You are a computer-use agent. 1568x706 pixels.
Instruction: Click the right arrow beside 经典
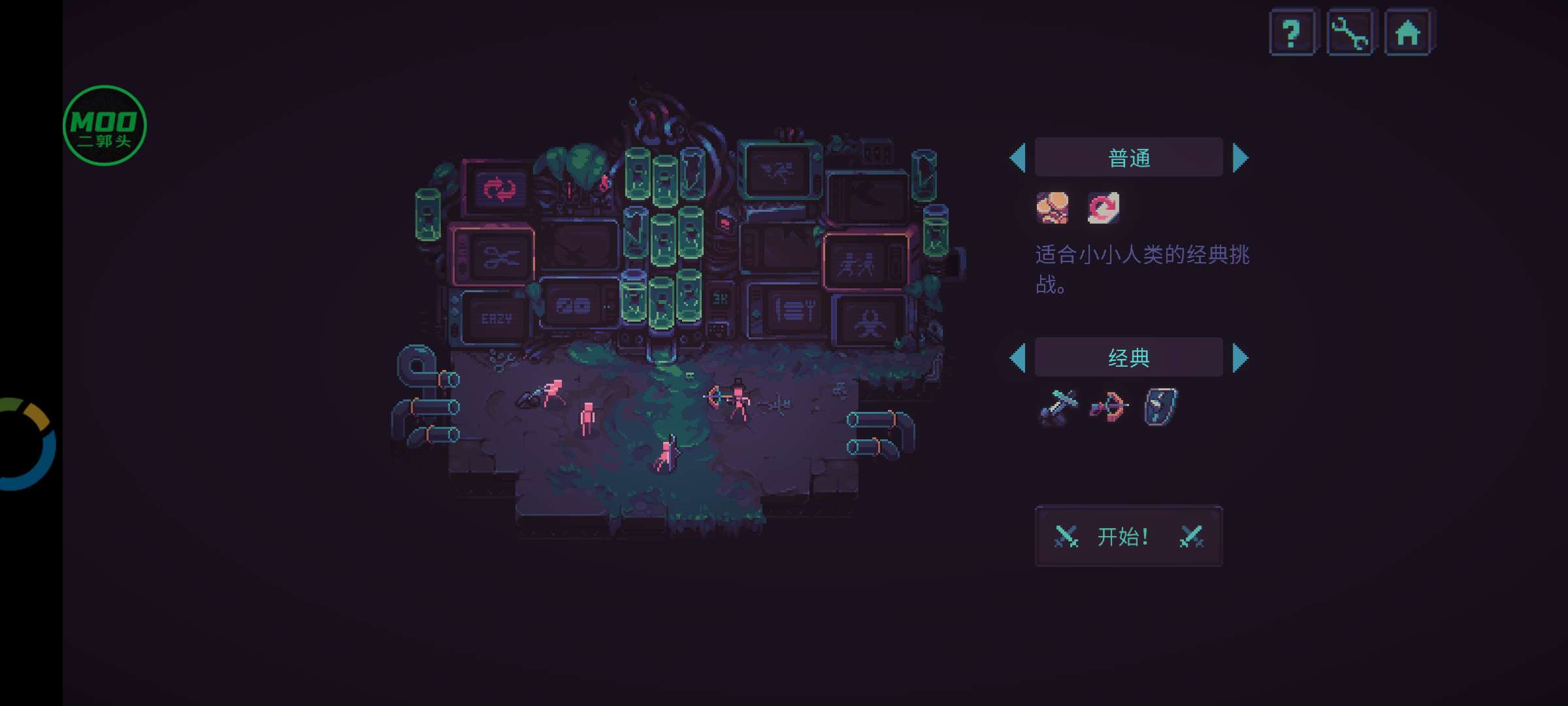(1240, 358)
